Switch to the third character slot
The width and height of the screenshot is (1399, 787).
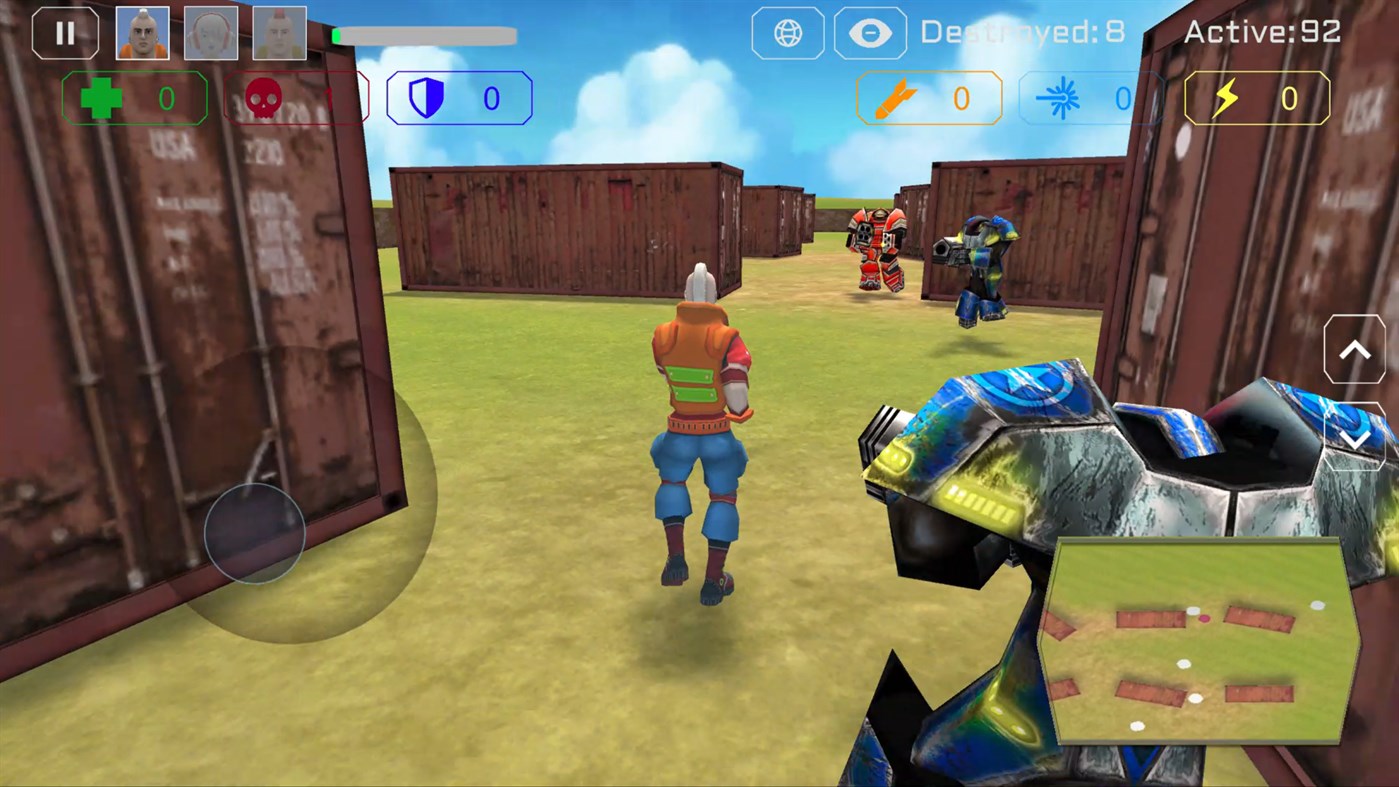[279, 31]
